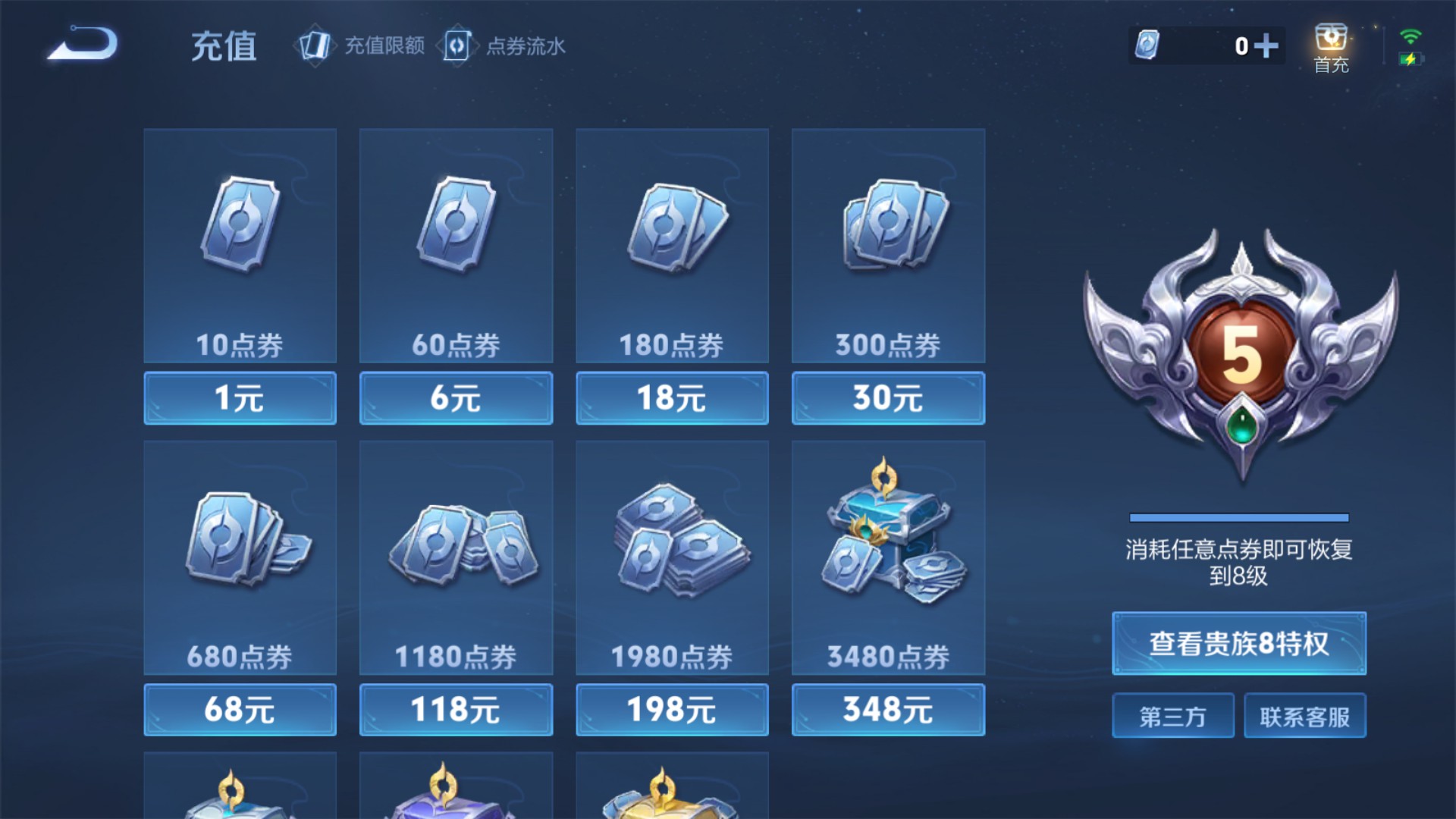Click the 118元 purchase button

[x=455, y=708]
